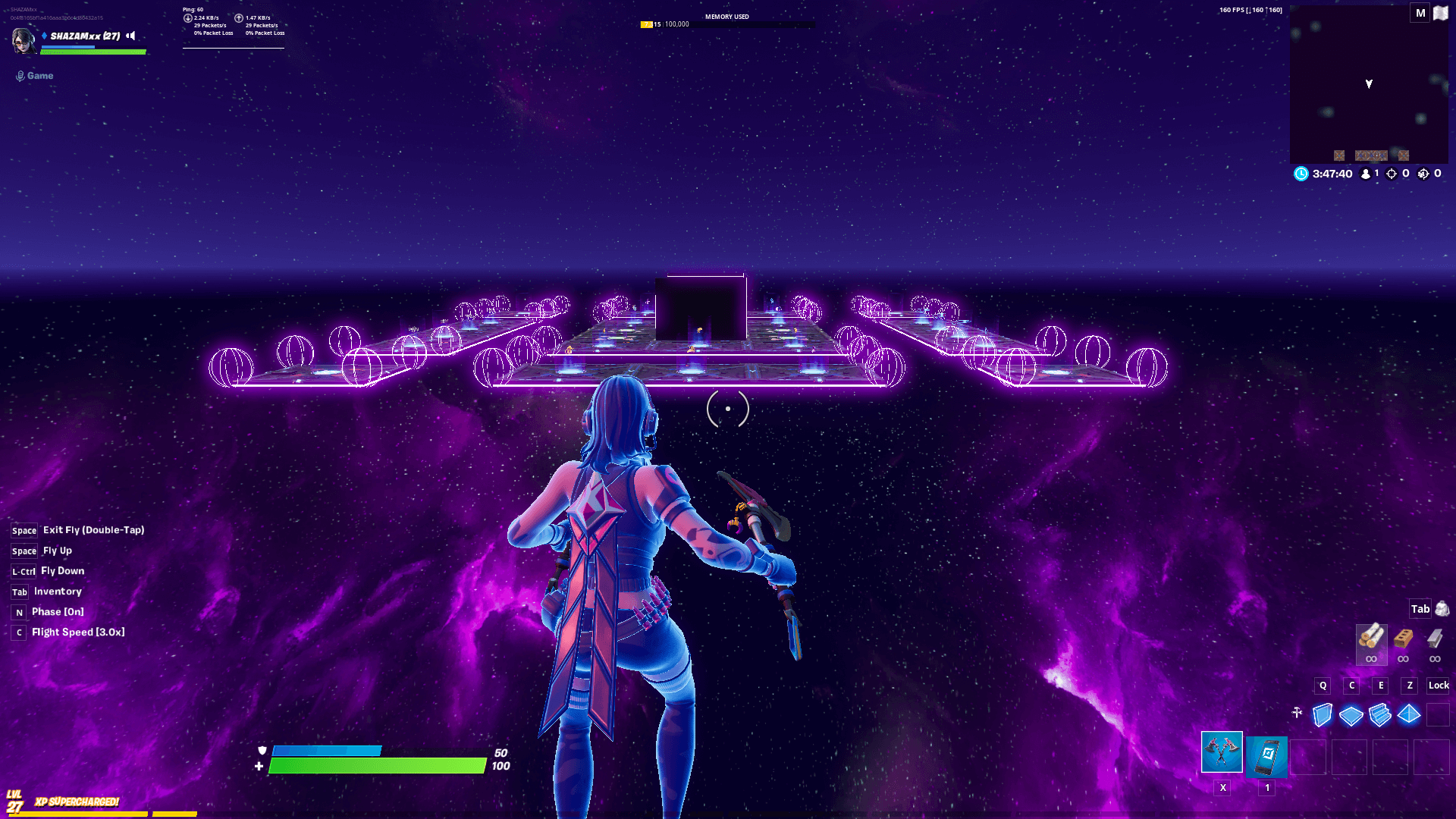Select the wall build piece bound to Q
This screenshot has width=1456, height=819.
point(1322,714)
